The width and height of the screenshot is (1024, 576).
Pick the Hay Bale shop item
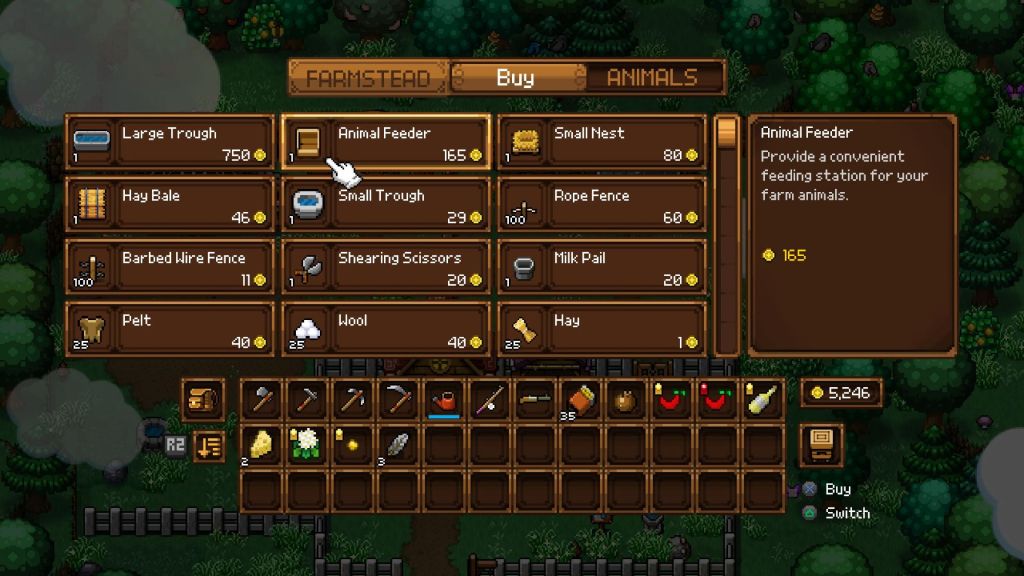(x=170, y=205)
